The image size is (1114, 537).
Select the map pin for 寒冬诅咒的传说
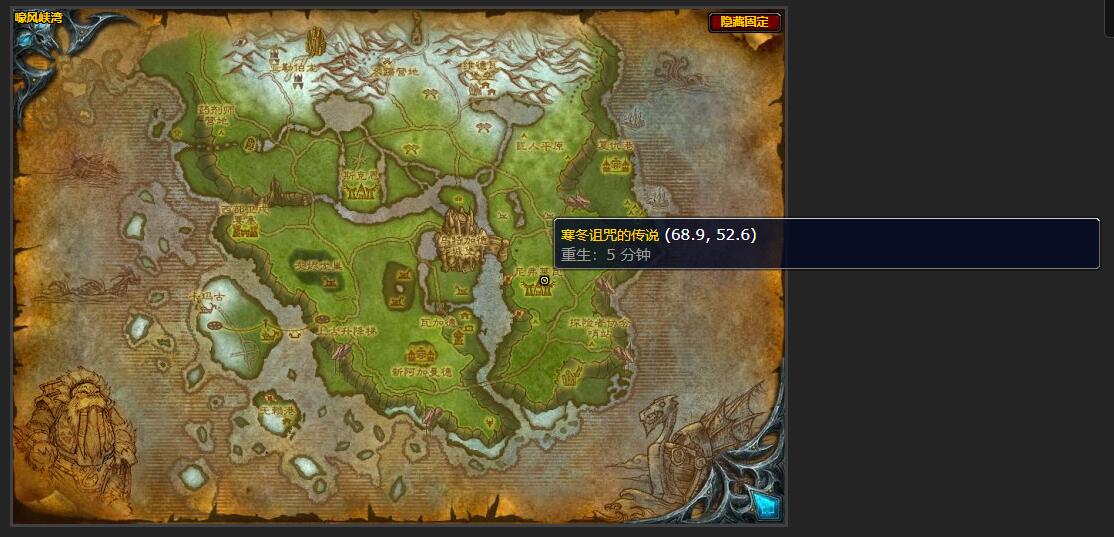(544, 281)
